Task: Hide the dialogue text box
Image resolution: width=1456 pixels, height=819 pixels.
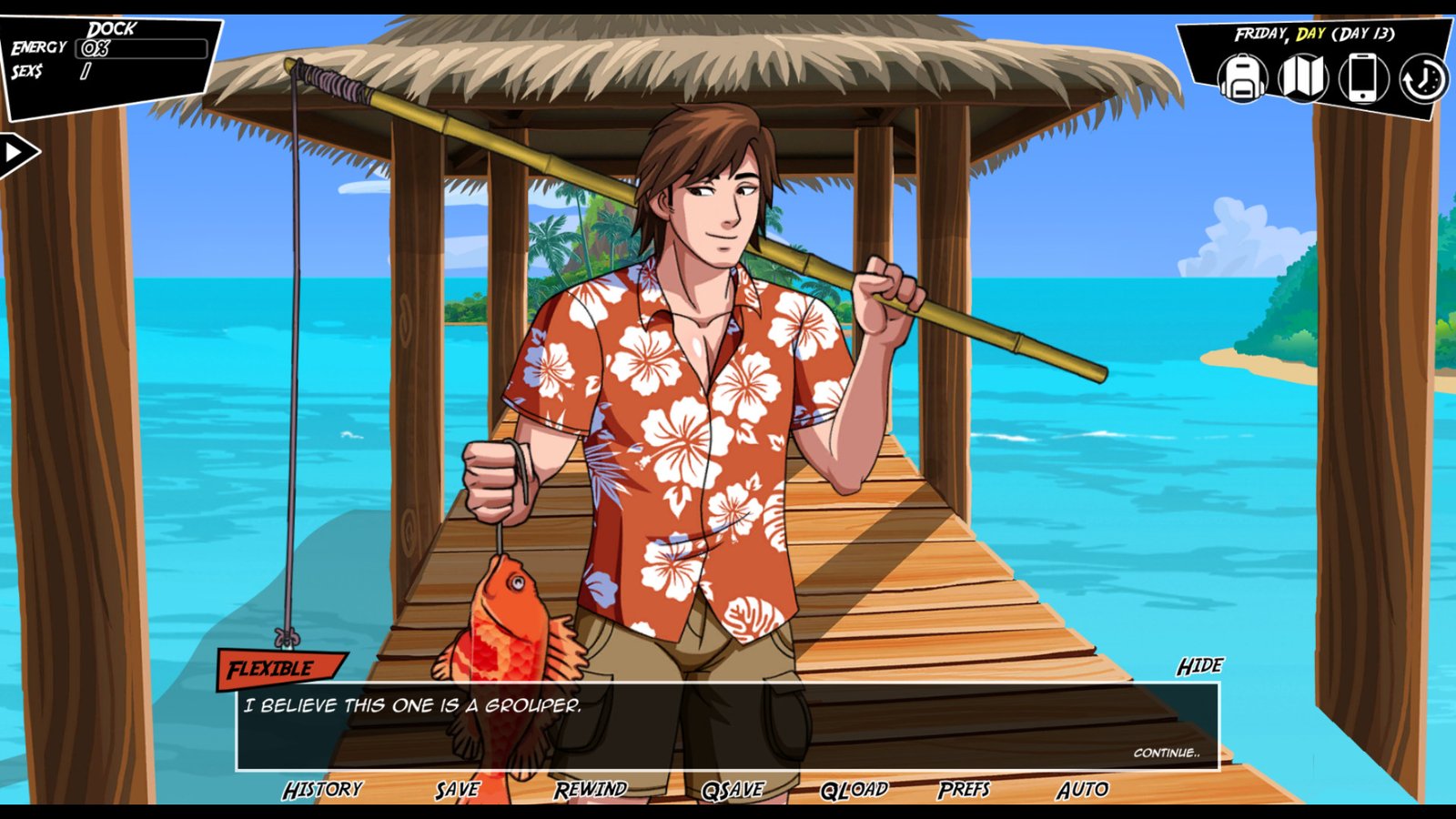Action: pyautogui.click(x=1200, y=666)
